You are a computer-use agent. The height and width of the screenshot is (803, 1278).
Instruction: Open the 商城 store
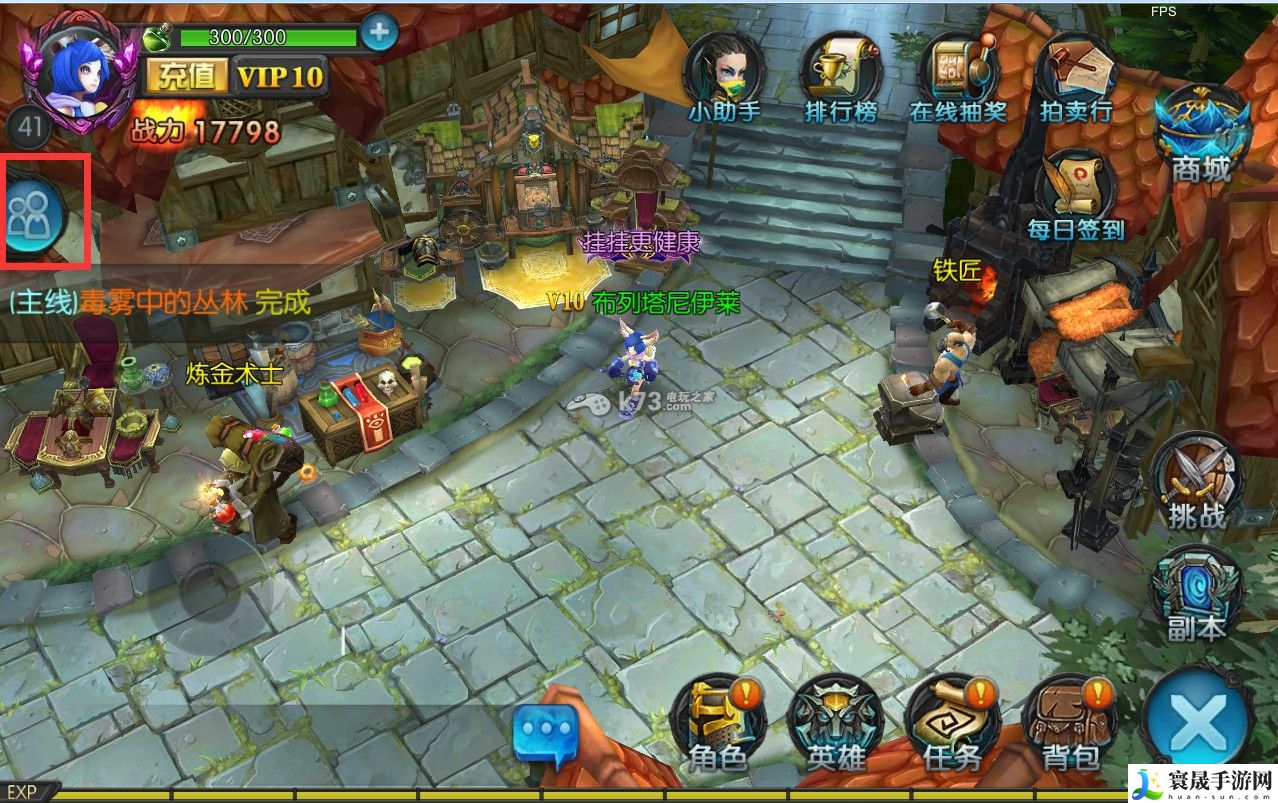point(1201,137)
